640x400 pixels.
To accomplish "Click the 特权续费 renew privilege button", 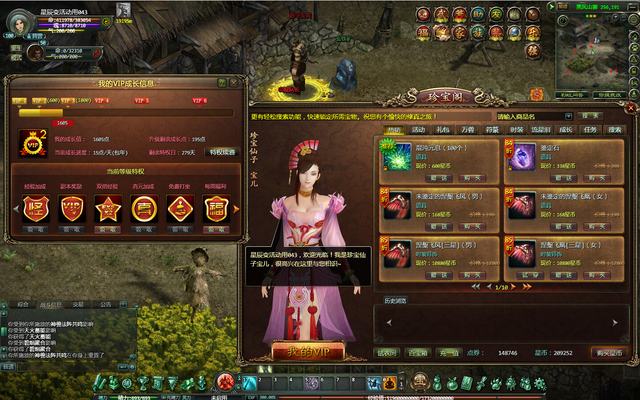I will coord(223,152).
